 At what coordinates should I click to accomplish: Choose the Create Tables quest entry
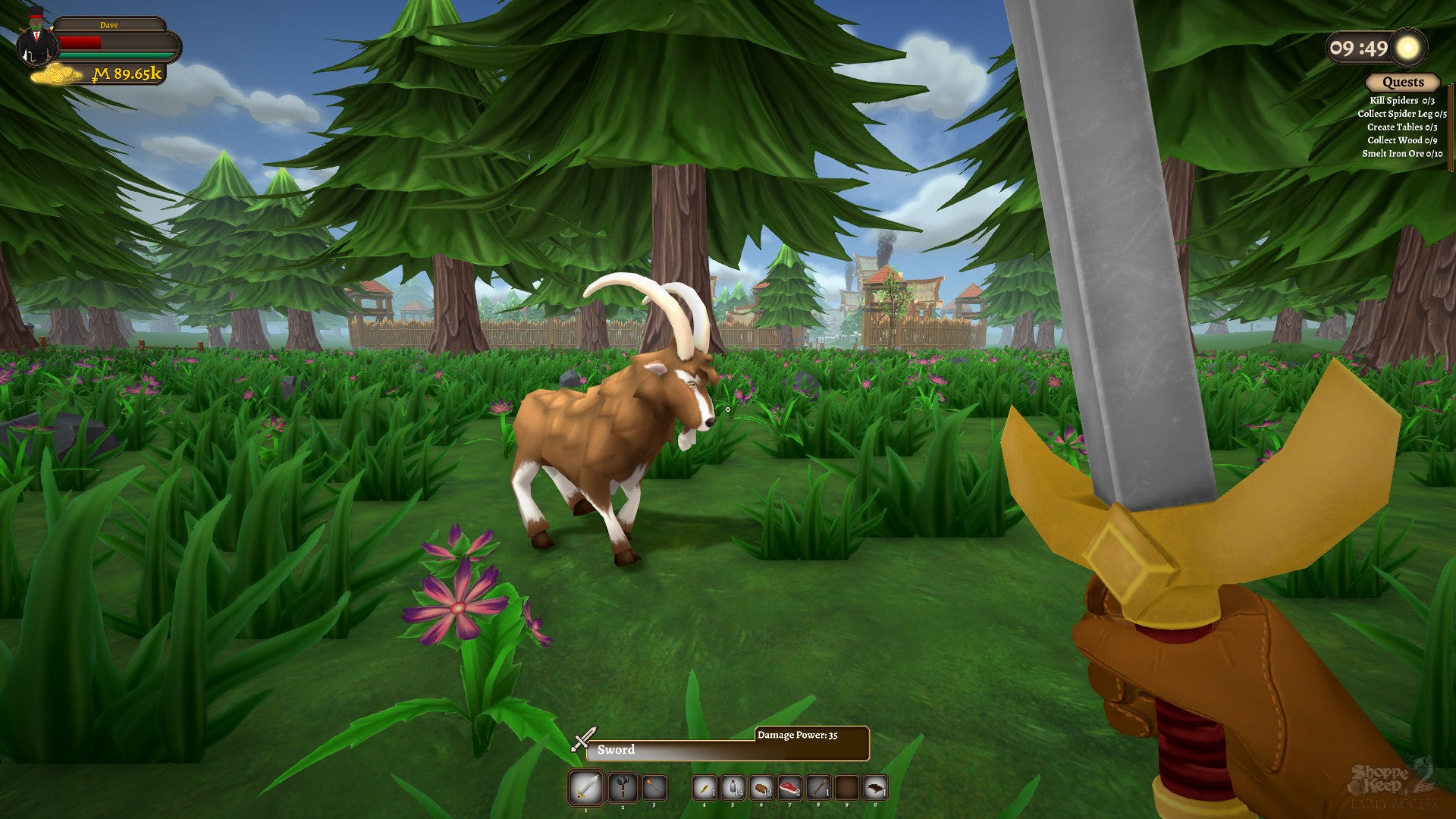[1401, 127]
